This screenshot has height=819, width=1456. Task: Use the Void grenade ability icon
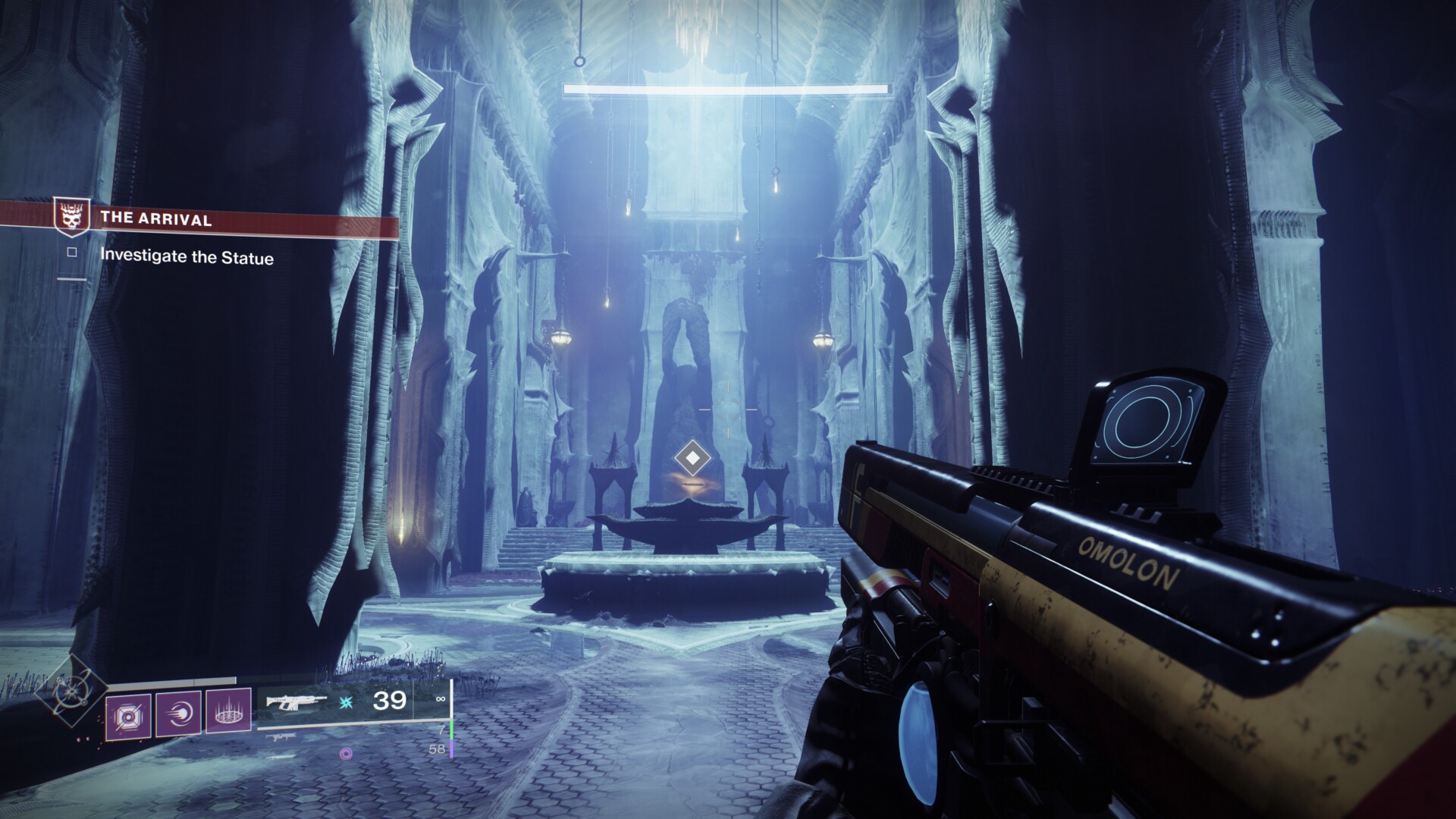(x=129, y=714)
